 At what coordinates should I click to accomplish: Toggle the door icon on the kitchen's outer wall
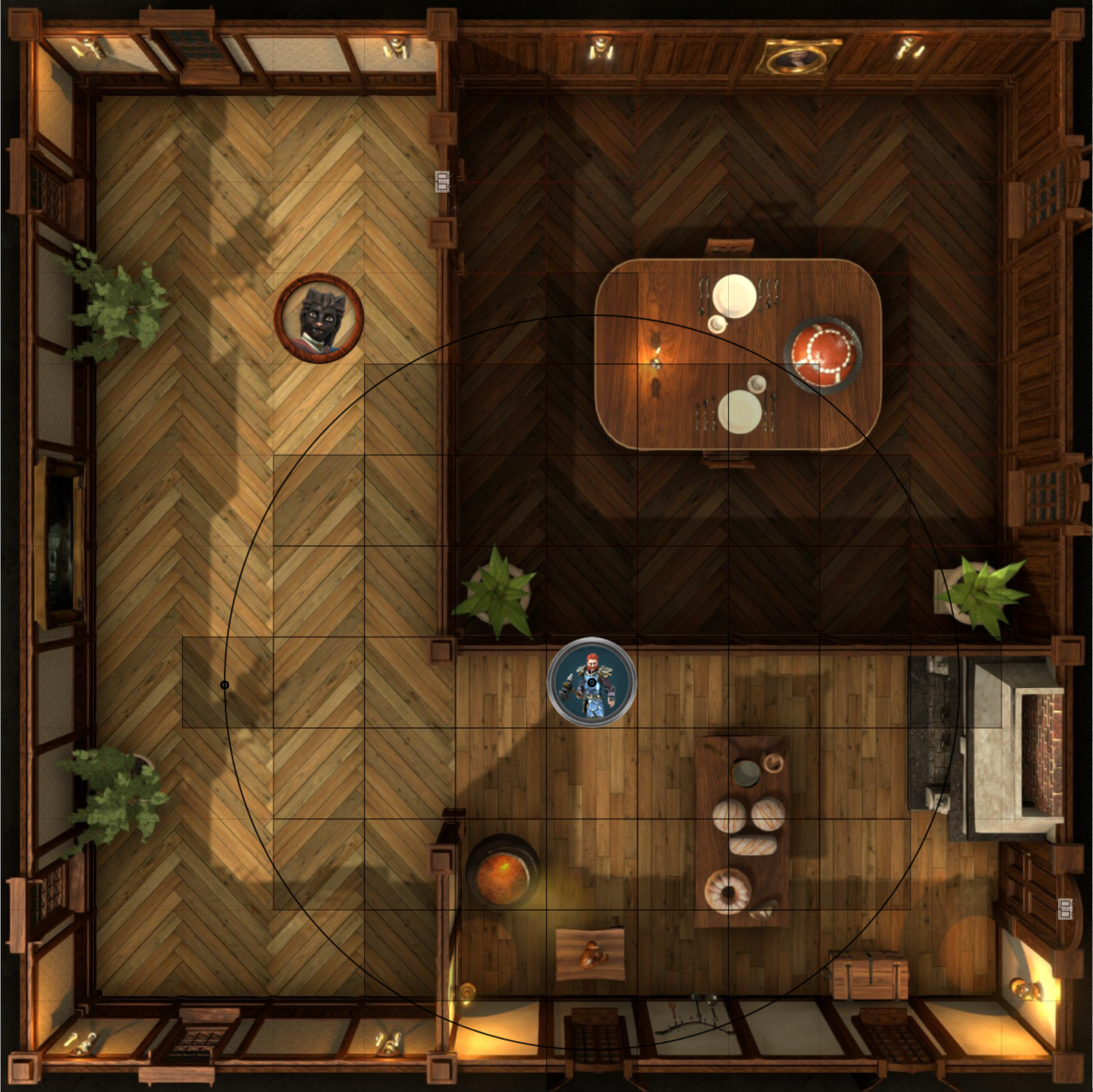pos(1064,909)
